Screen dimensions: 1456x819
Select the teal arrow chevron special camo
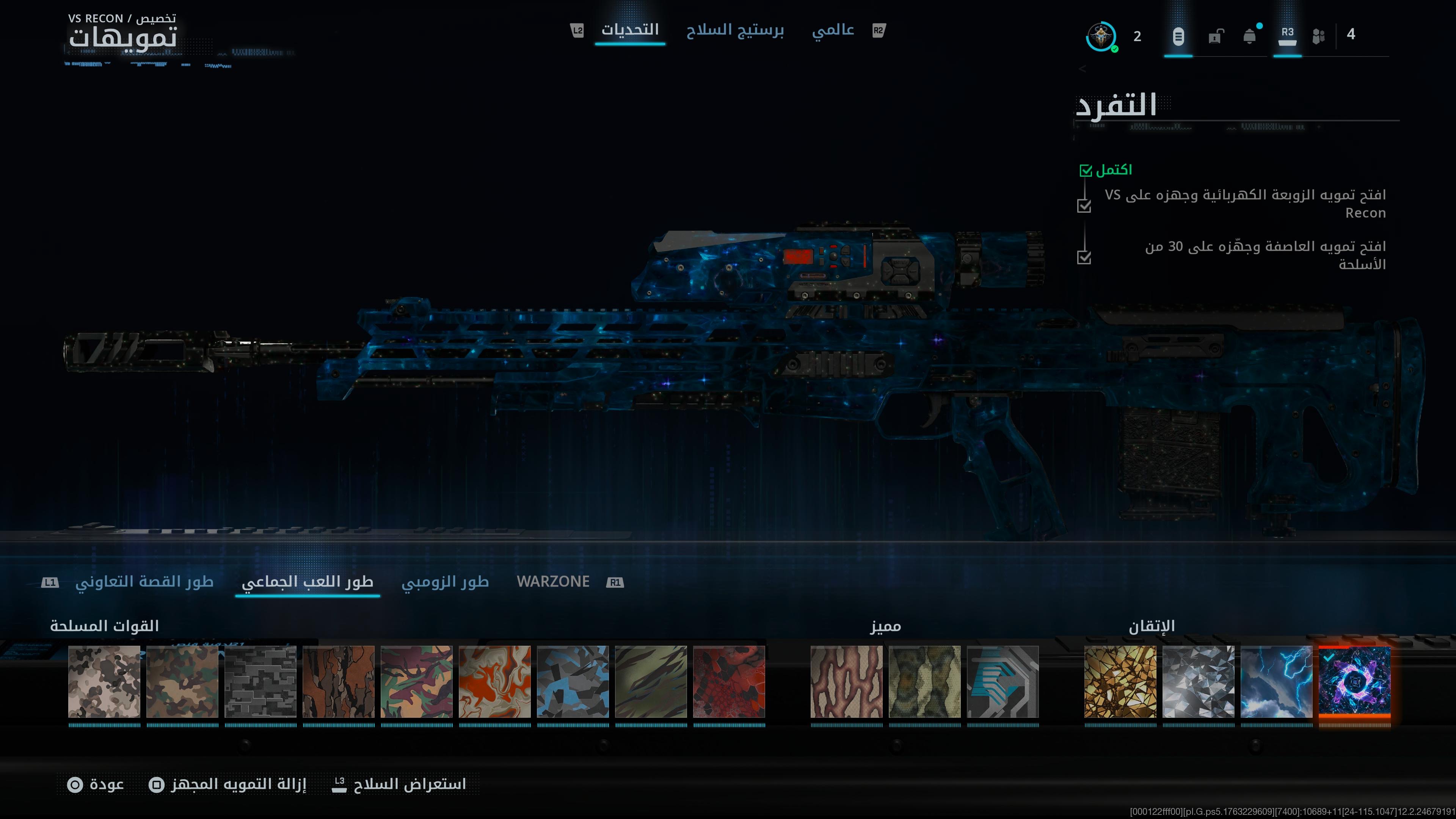click(x=1003, y=682)
